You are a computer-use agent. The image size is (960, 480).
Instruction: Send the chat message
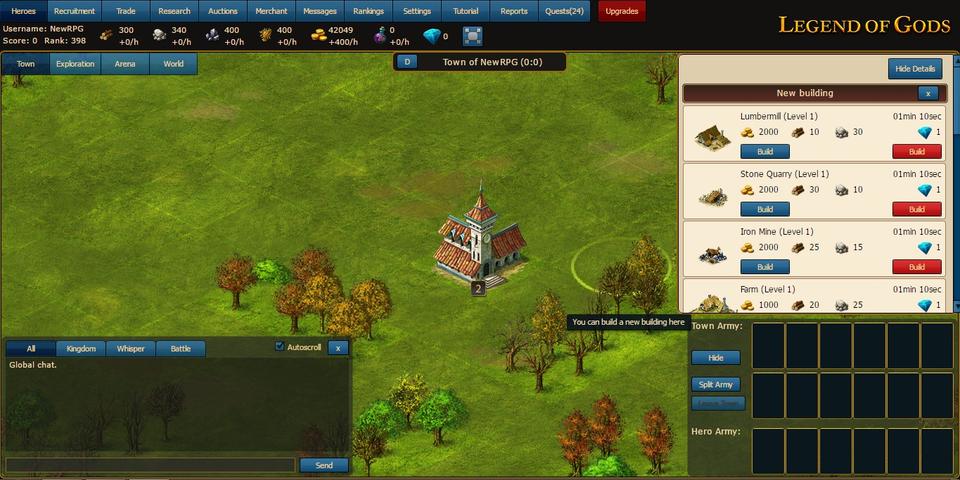tap(324, 465)
